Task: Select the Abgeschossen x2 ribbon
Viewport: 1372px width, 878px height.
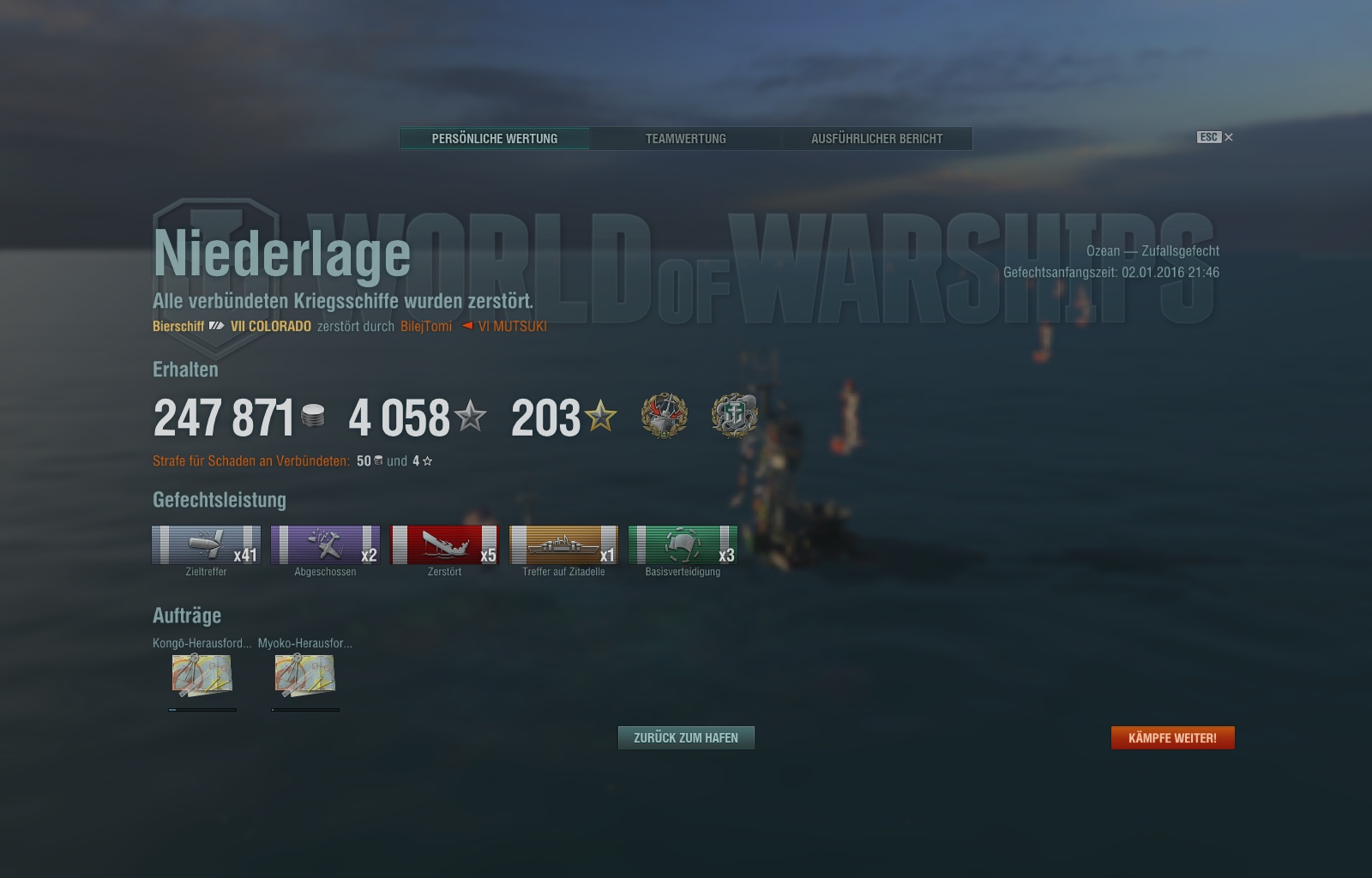Action: coord(325,545)
